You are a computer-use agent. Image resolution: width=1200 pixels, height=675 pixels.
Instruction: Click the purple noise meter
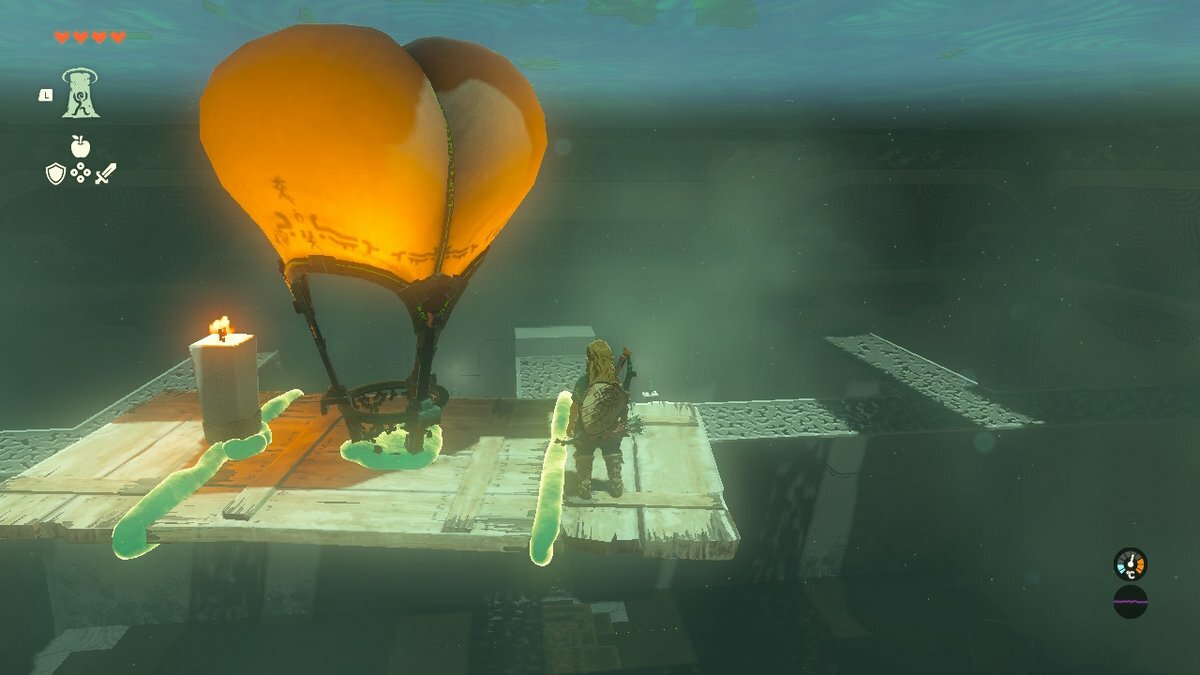tap(1130, 602)
